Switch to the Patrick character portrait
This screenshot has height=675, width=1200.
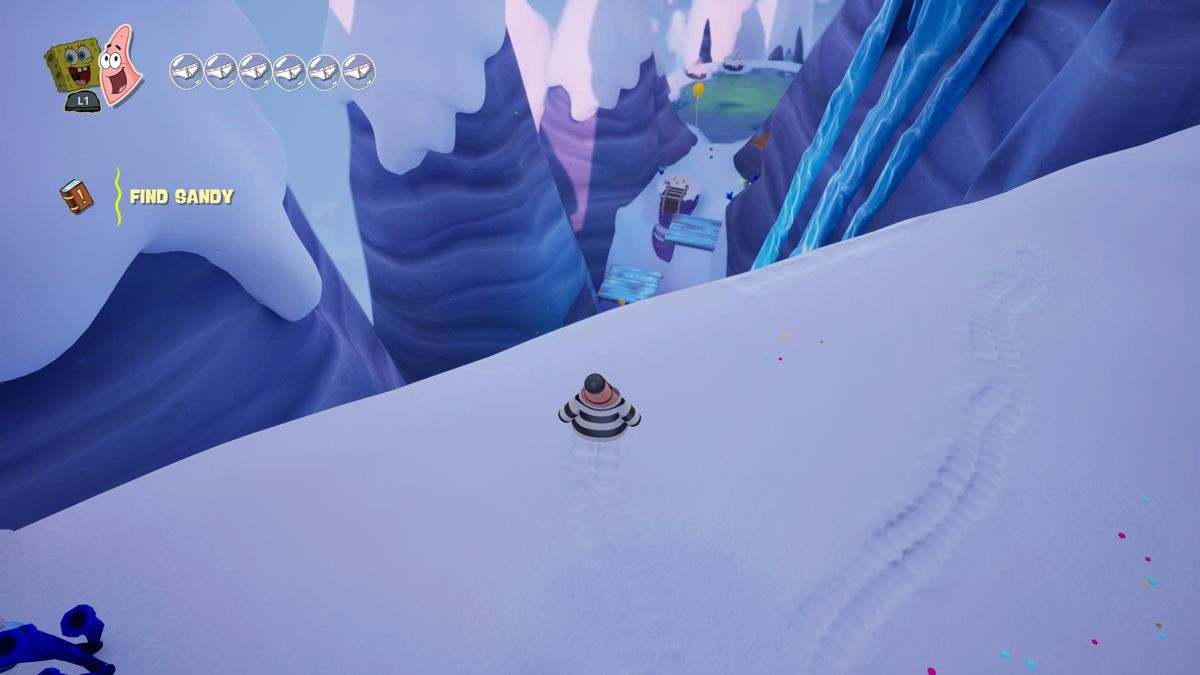tap(120, 64)
